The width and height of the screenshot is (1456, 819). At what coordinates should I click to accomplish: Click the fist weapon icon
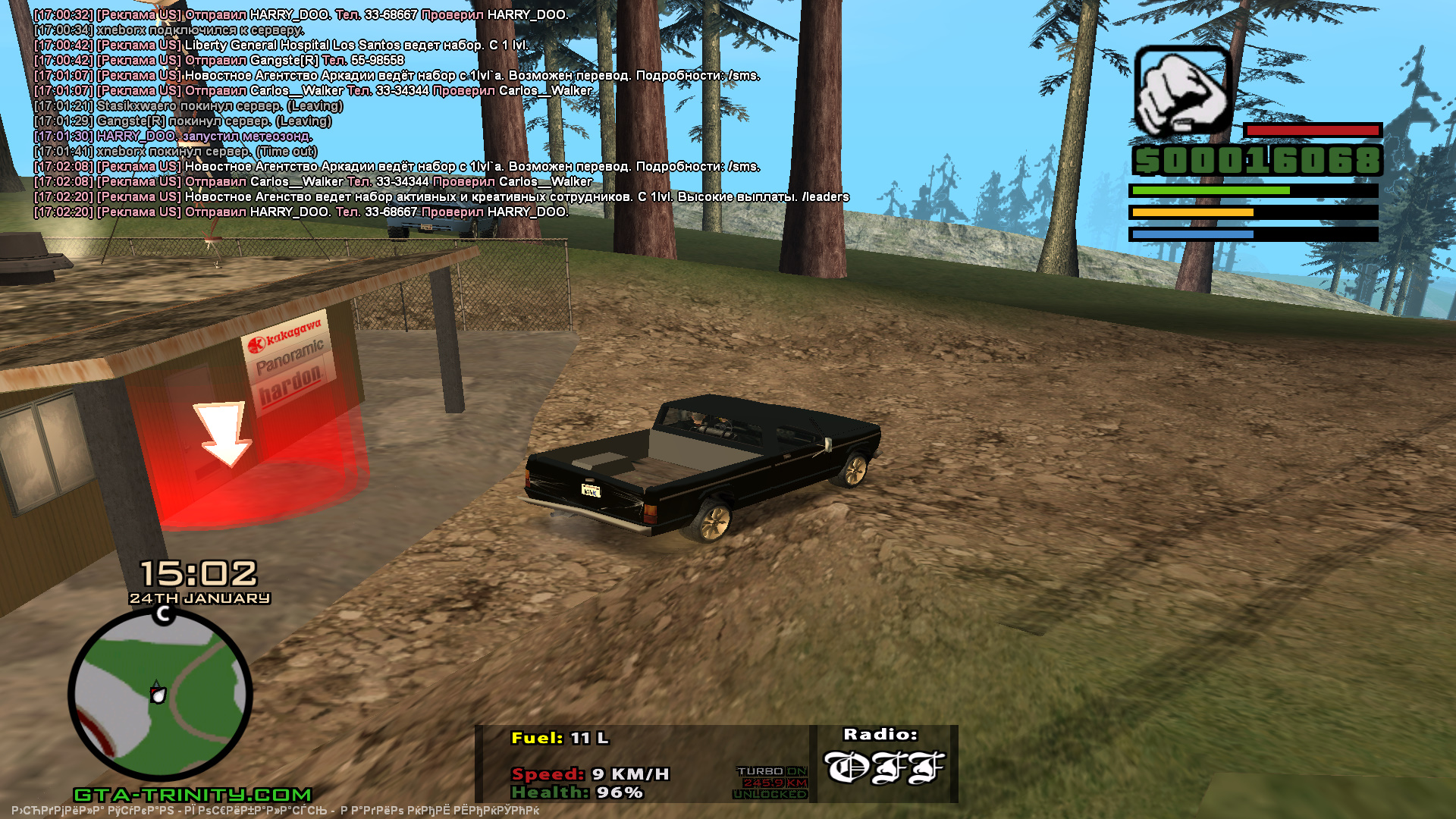pos(1182,91)
